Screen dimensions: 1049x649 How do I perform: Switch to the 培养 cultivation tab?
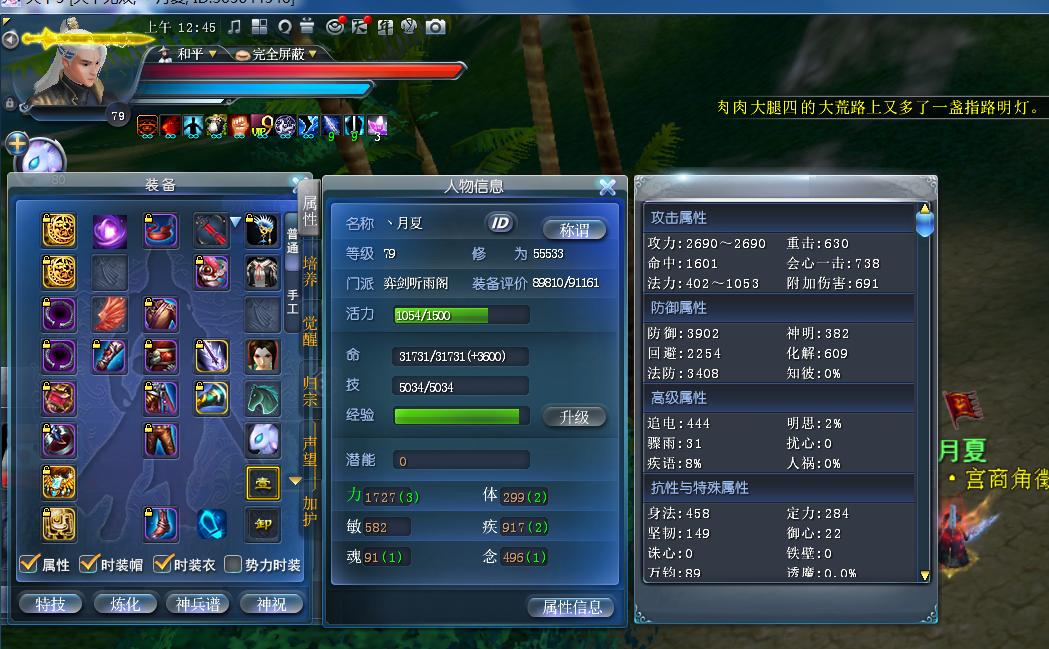tap(310, 271)
